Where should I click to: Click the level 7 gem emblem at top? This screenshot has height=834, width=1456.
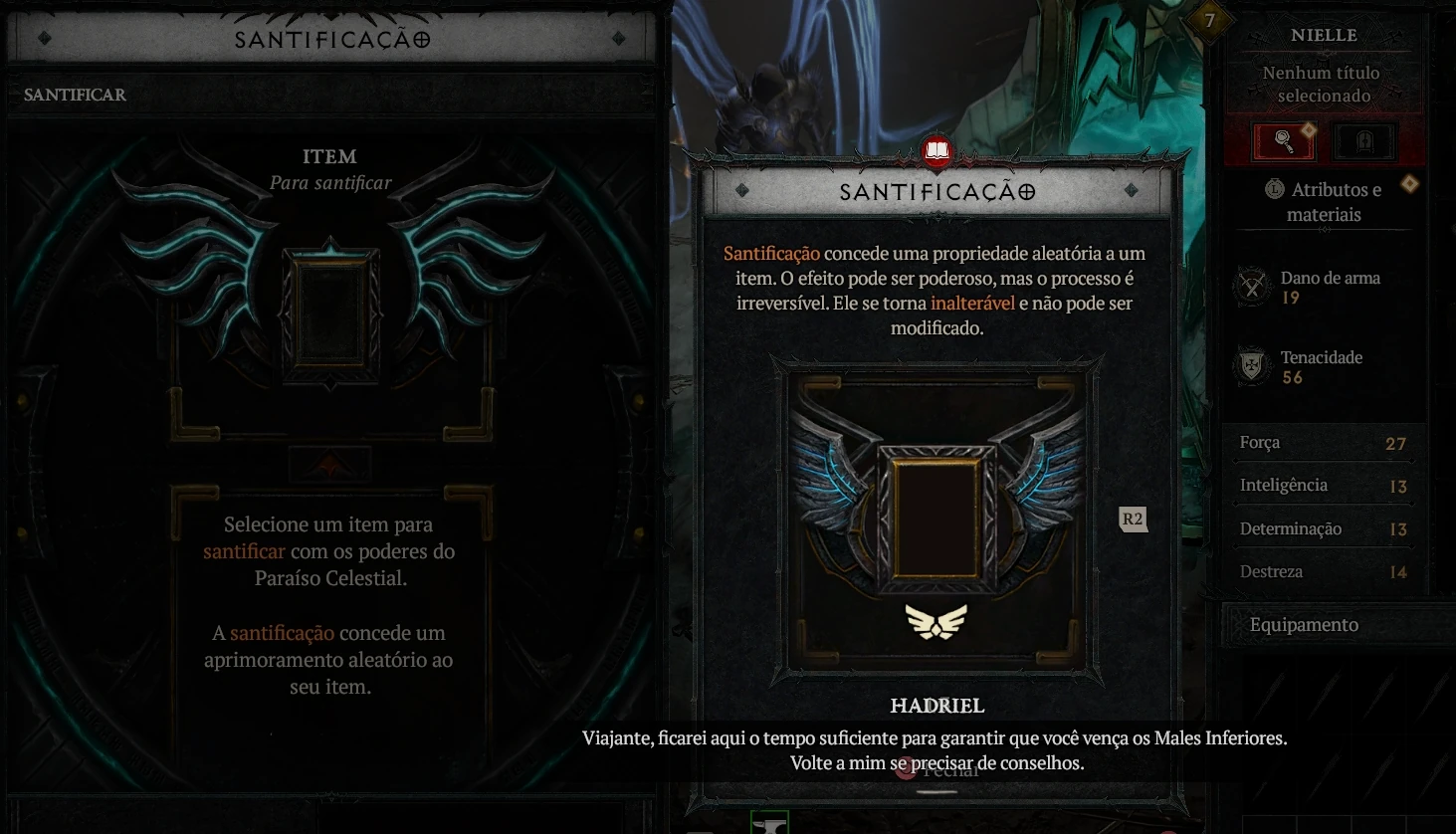pyautogui.click(x=1210, y=20)
